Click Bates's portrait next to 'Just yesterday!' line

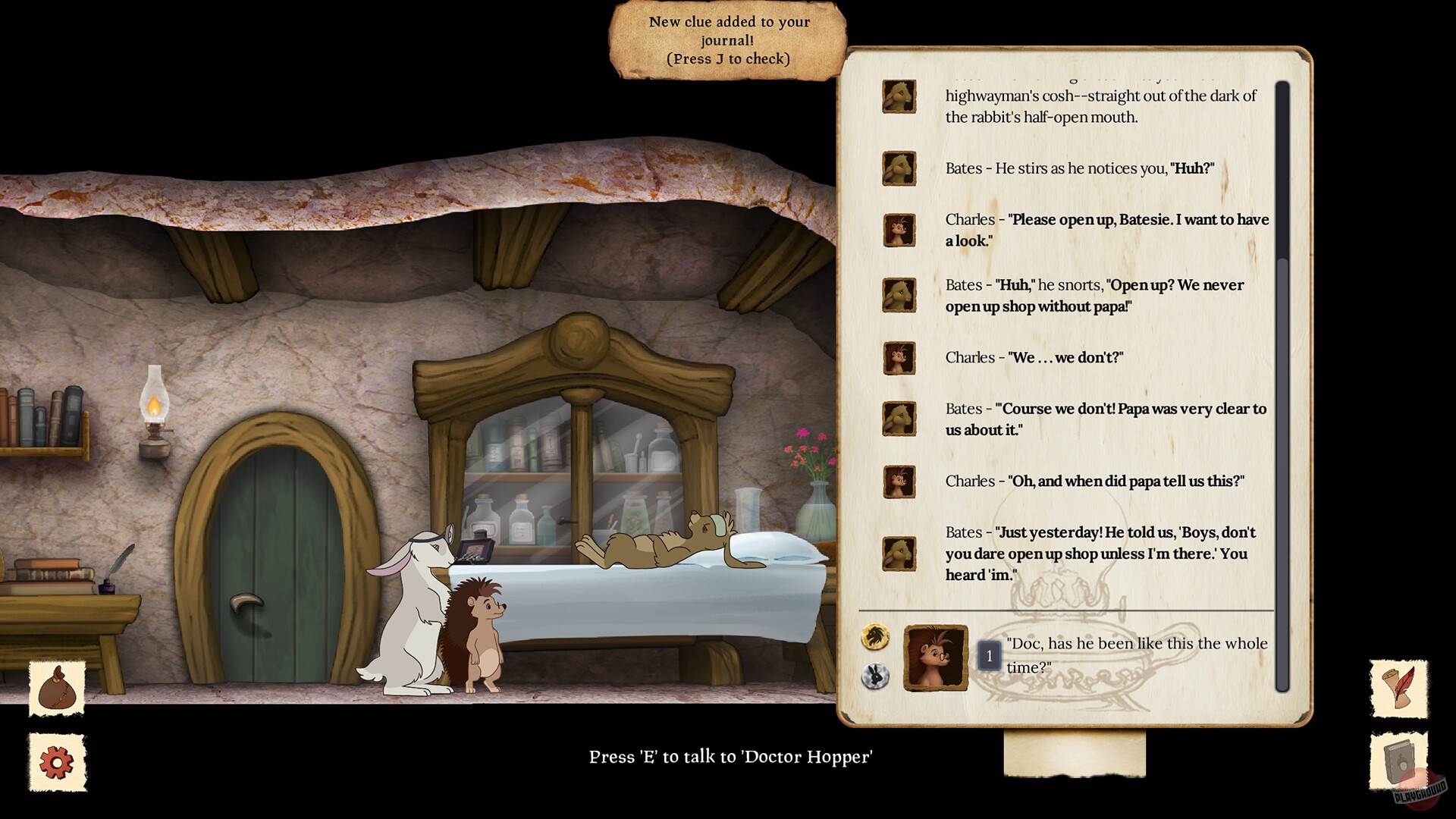[x=899, y=554]
